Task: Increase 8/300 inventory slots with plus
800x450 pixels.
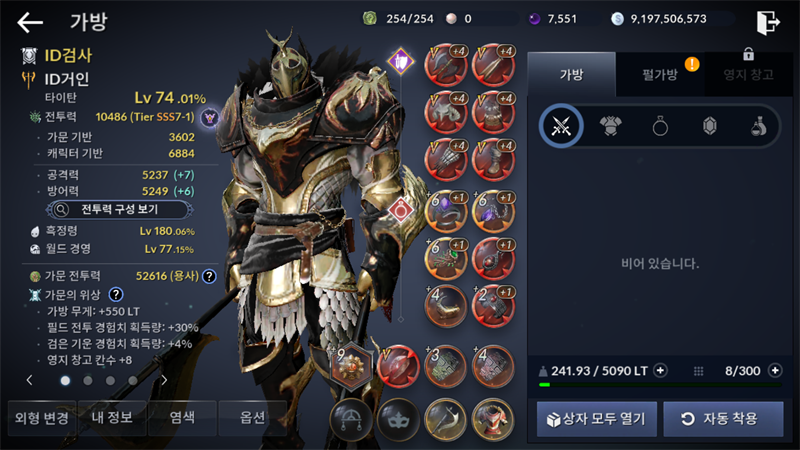Action: (x=773, y=371)
